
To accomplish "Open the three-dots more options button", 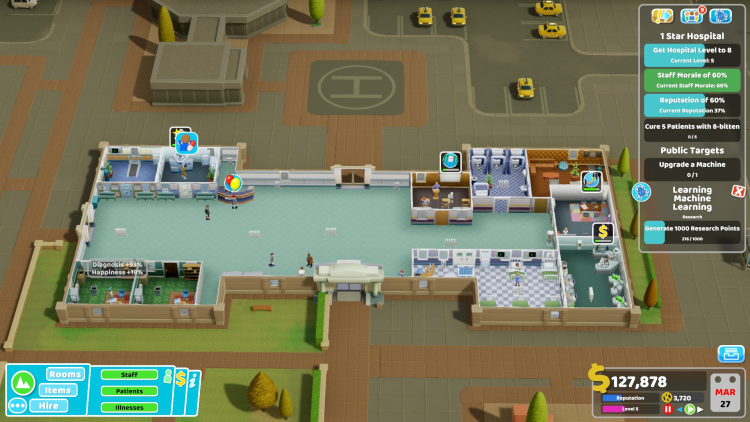I will click(x=17, y=406).
